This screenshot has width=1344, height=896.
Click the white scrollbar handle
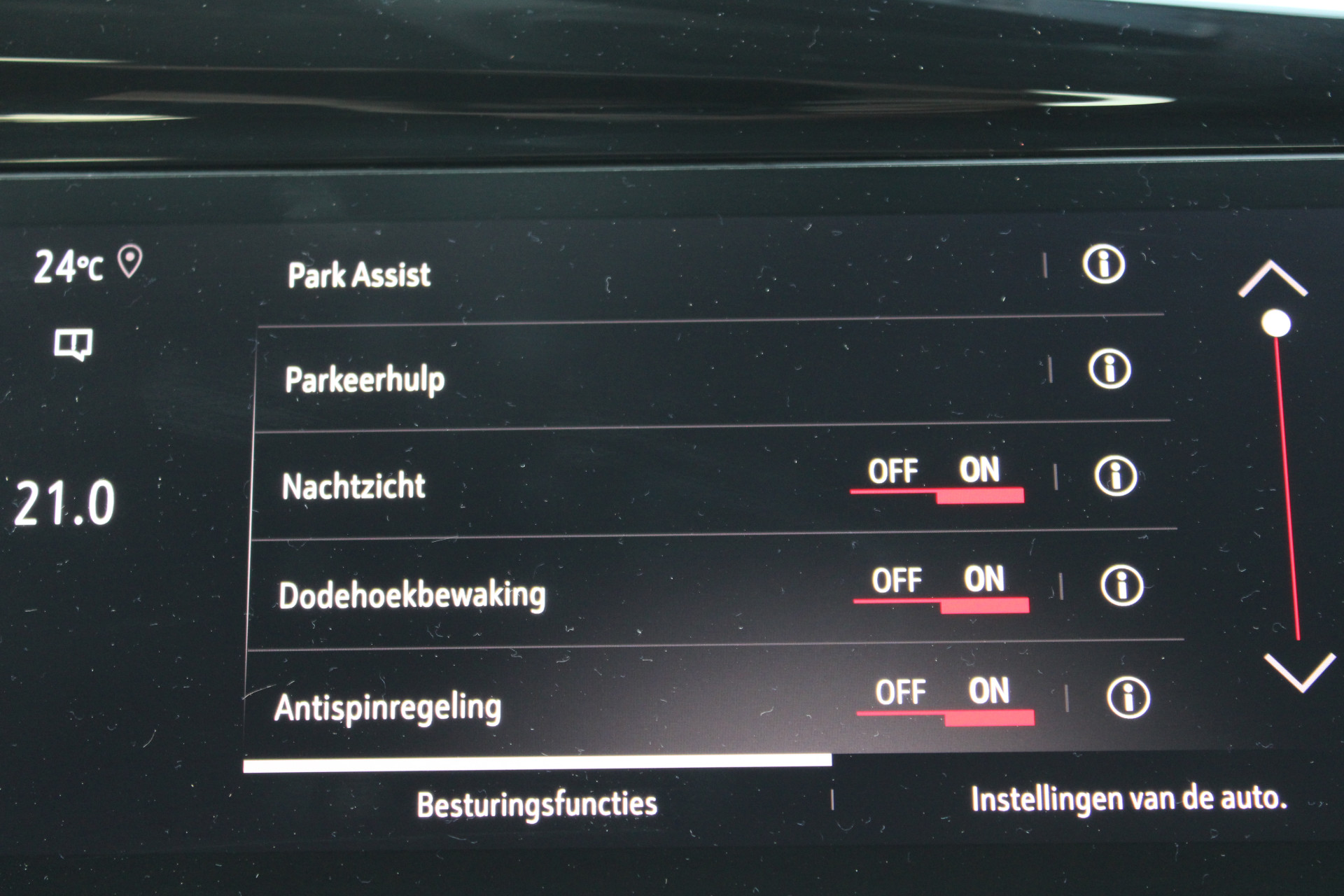click(x=1276, y=323)
